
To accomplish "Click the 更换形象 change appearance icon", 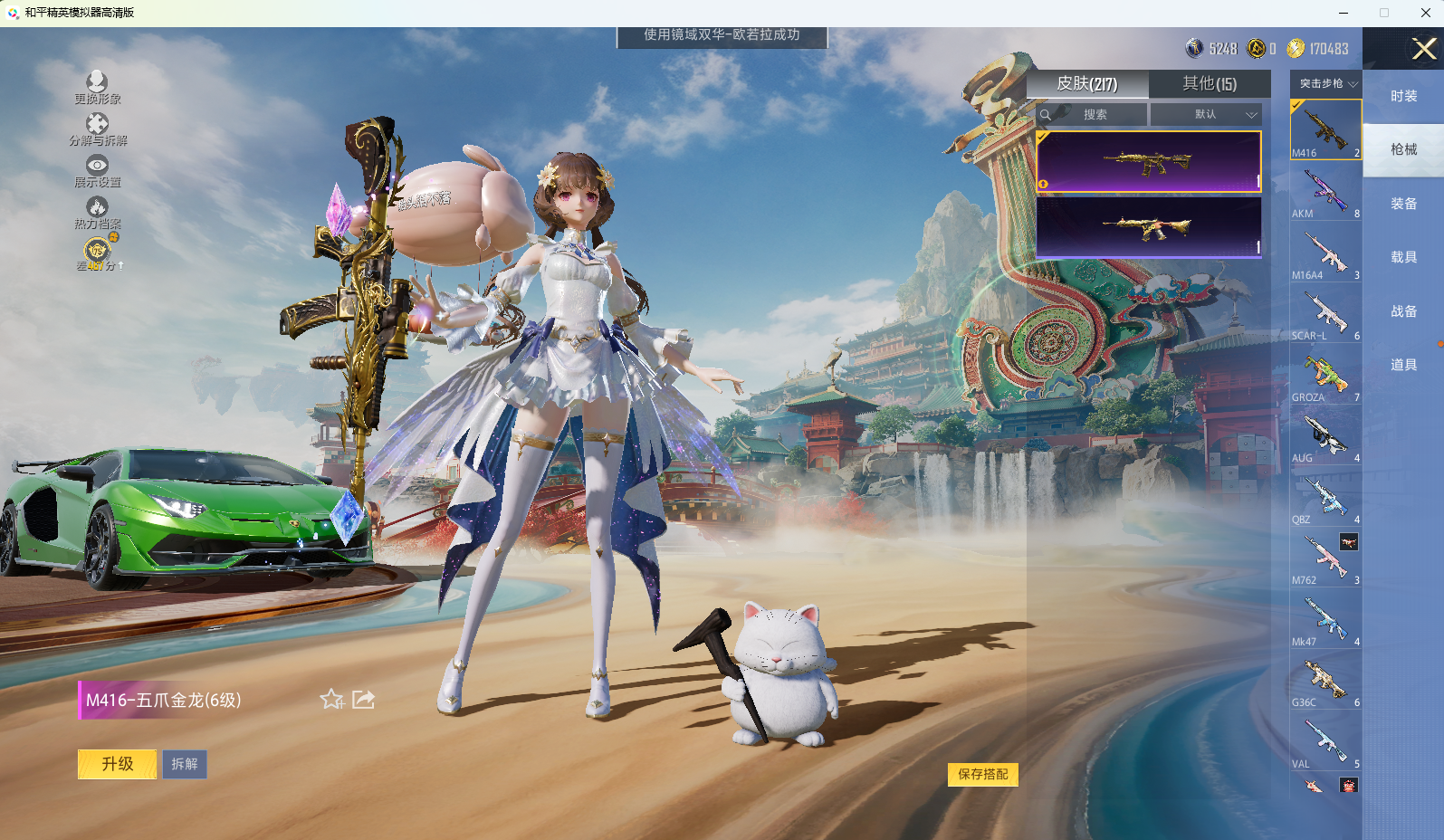I will [97, 87].
